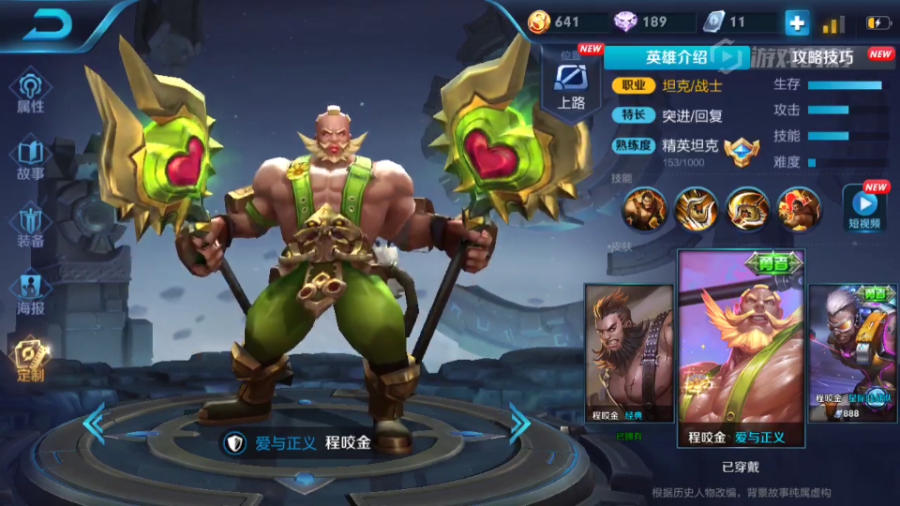Show the next hero with right arrow
The height and width of the screenshot is (506, 900).
pos(519,424)
